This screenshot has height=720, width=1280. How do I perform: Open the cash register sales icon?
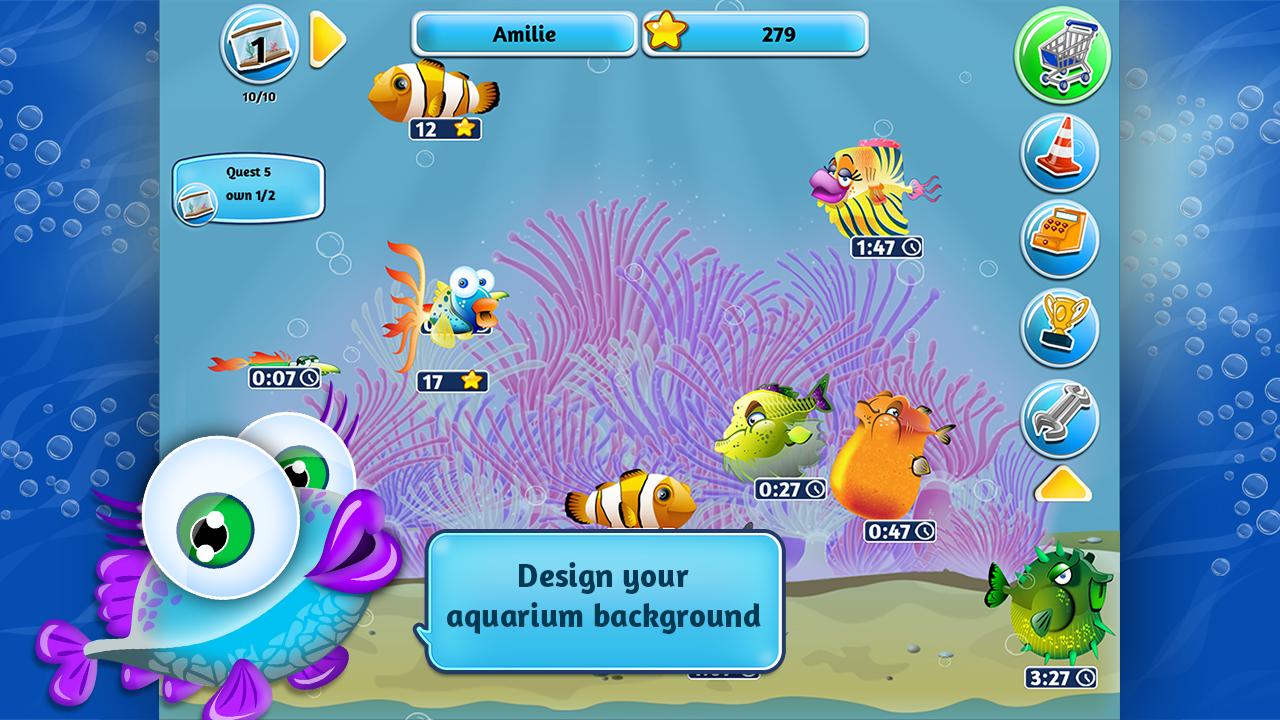coord(1061,232)
